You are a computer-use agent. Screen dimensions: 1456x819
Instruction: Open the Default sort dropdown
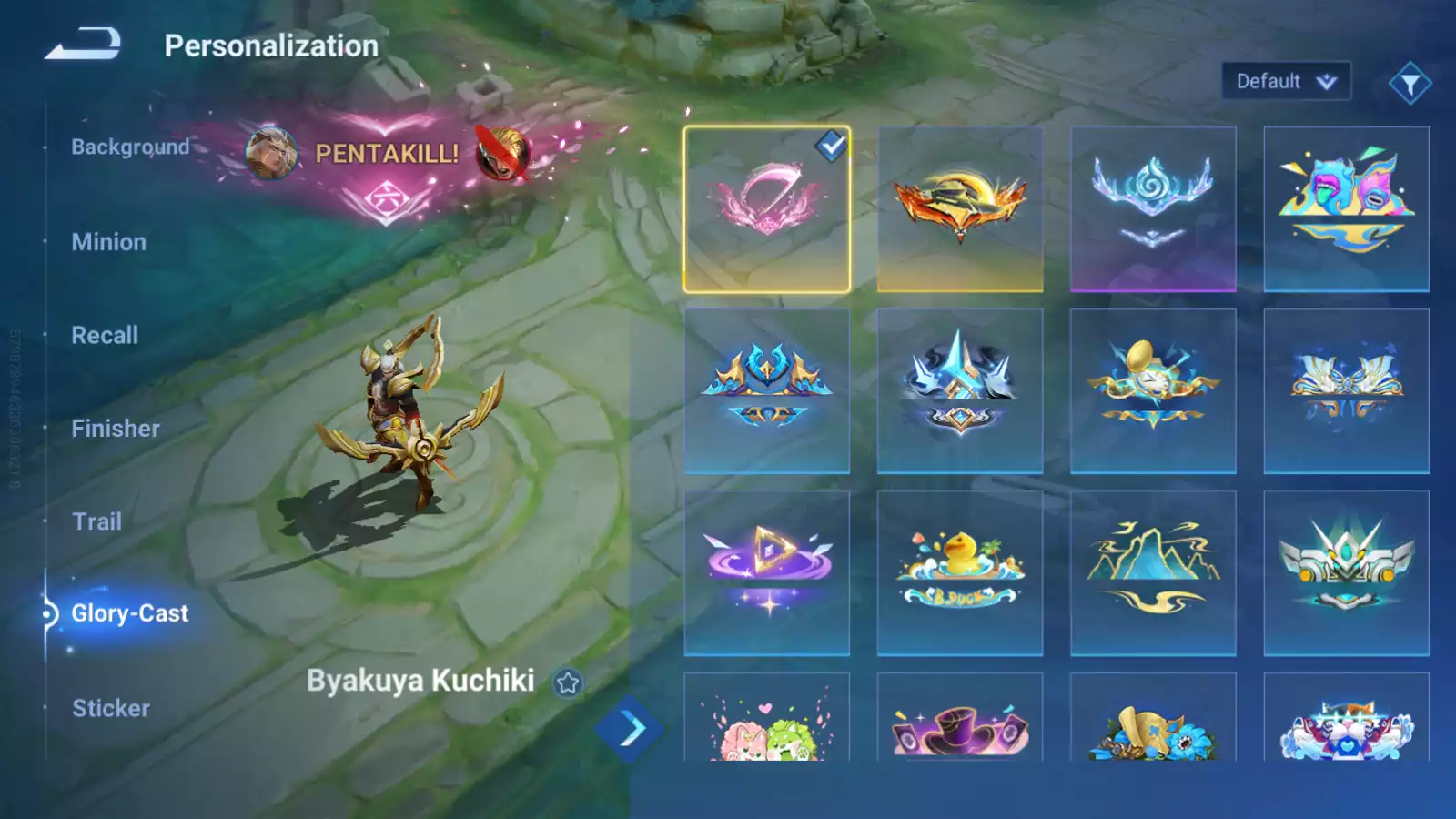(1285, 82)
